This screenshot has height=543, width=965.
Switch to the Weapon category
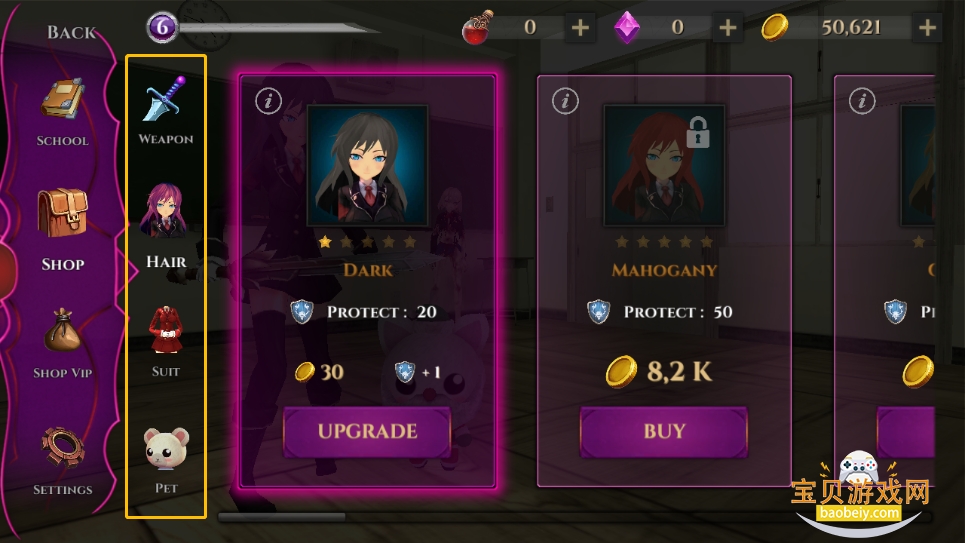166,110
